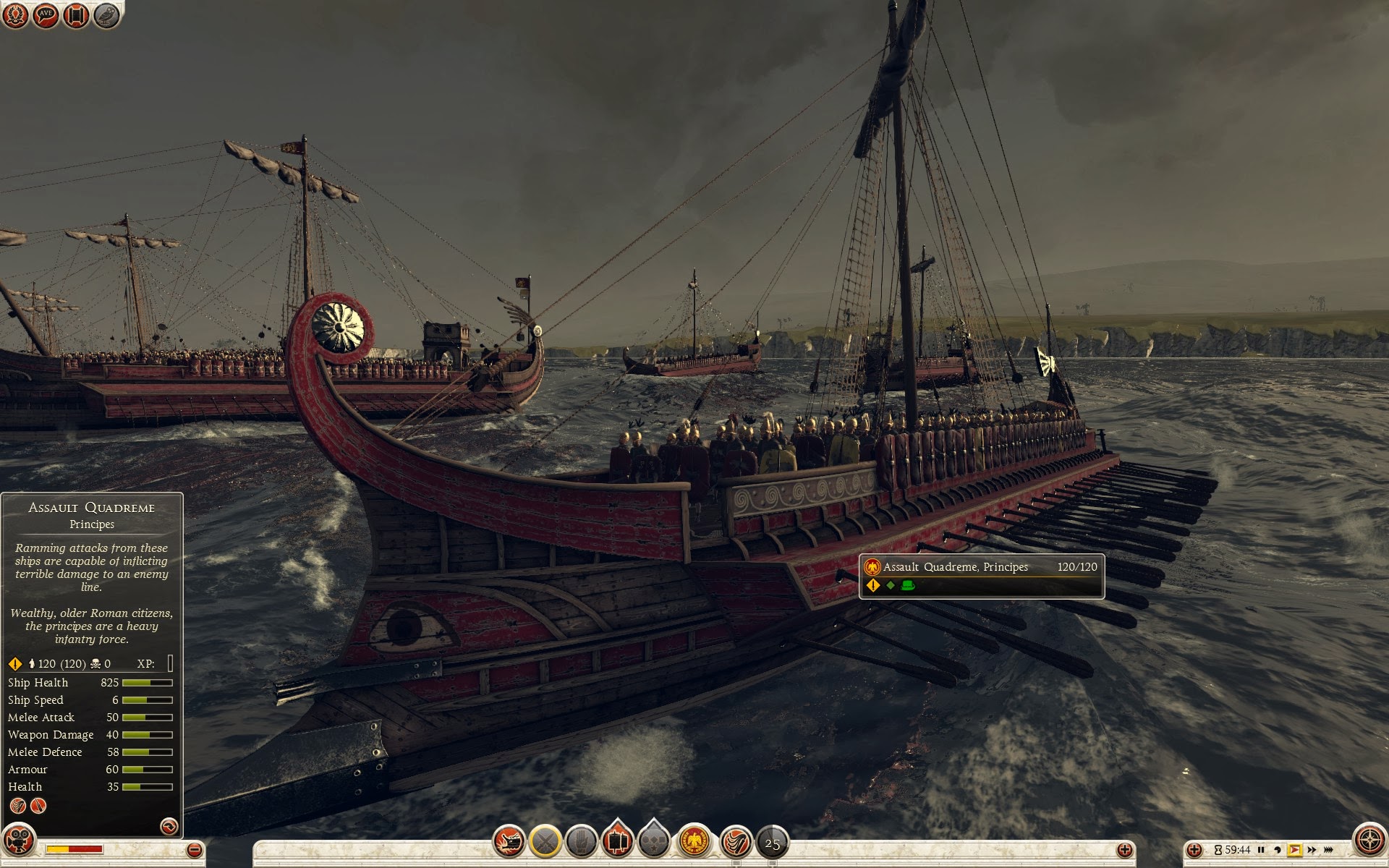Click the camera mask button at bottom-left
The width and height of the screenshot is (1389, 868).
[x=19, y=841]
